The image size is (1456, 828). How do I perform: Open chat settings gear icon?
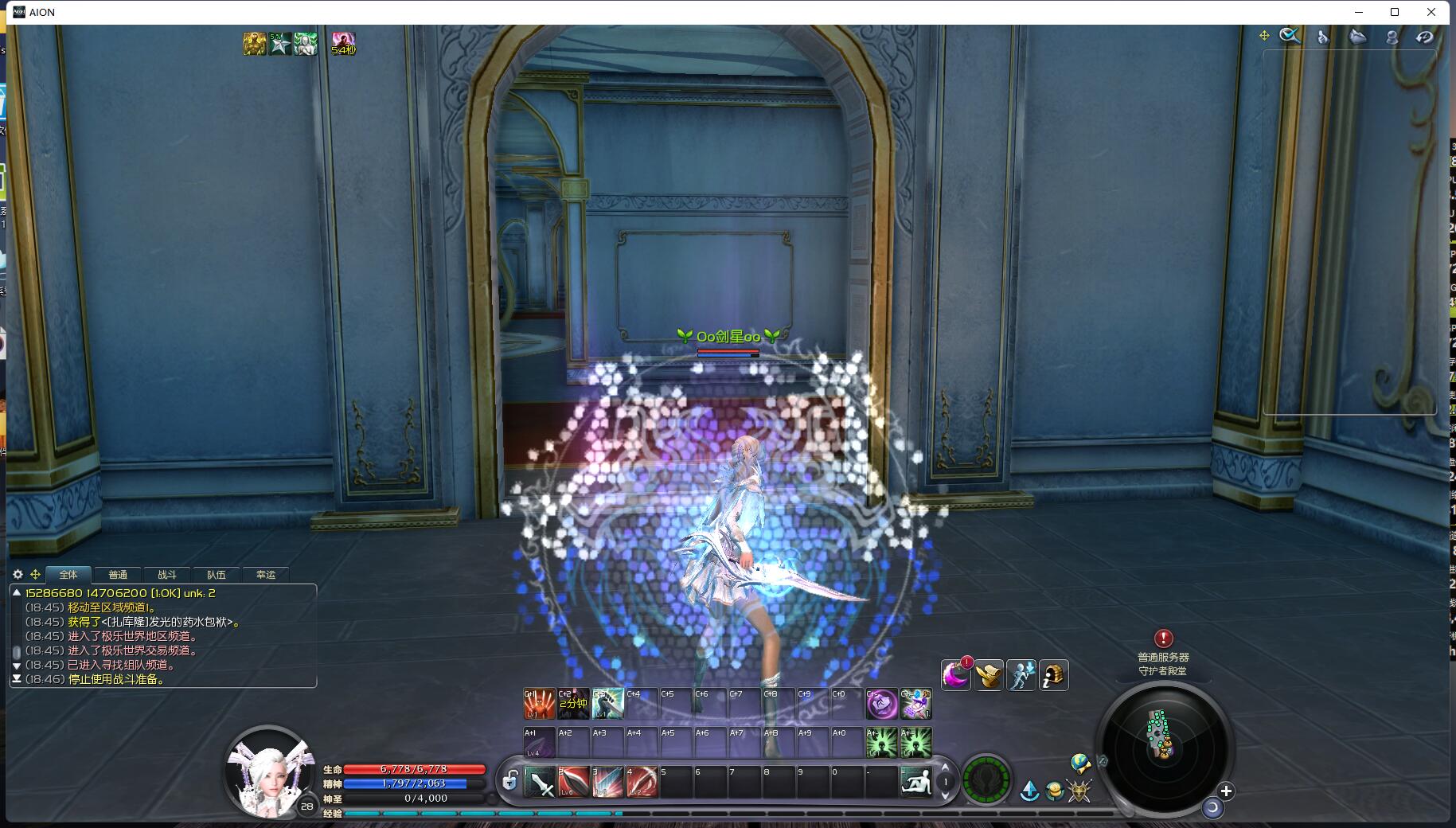coord(18,574)
